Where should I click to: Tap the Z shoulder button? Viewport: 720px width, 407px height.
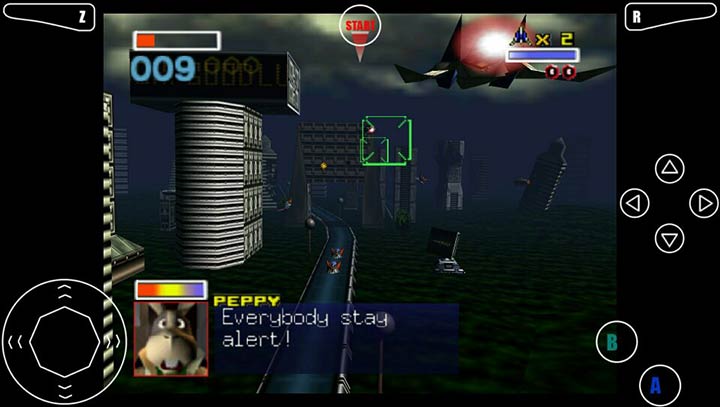click(x=50, y=16)
